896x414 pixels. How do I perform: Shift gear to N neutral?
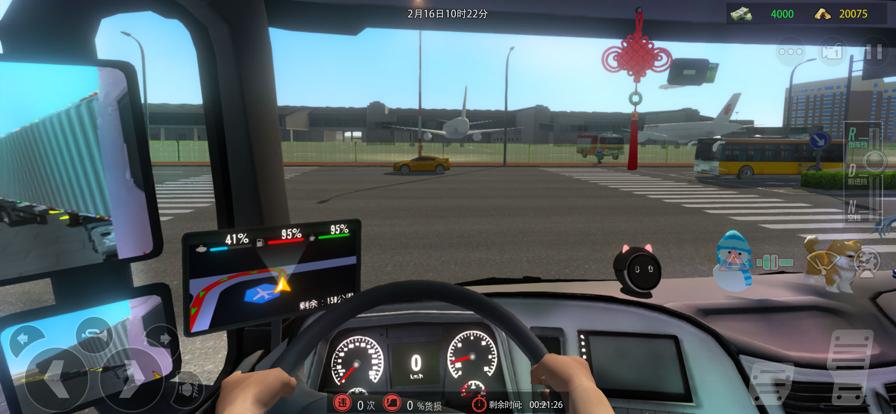tap(852, 207)
